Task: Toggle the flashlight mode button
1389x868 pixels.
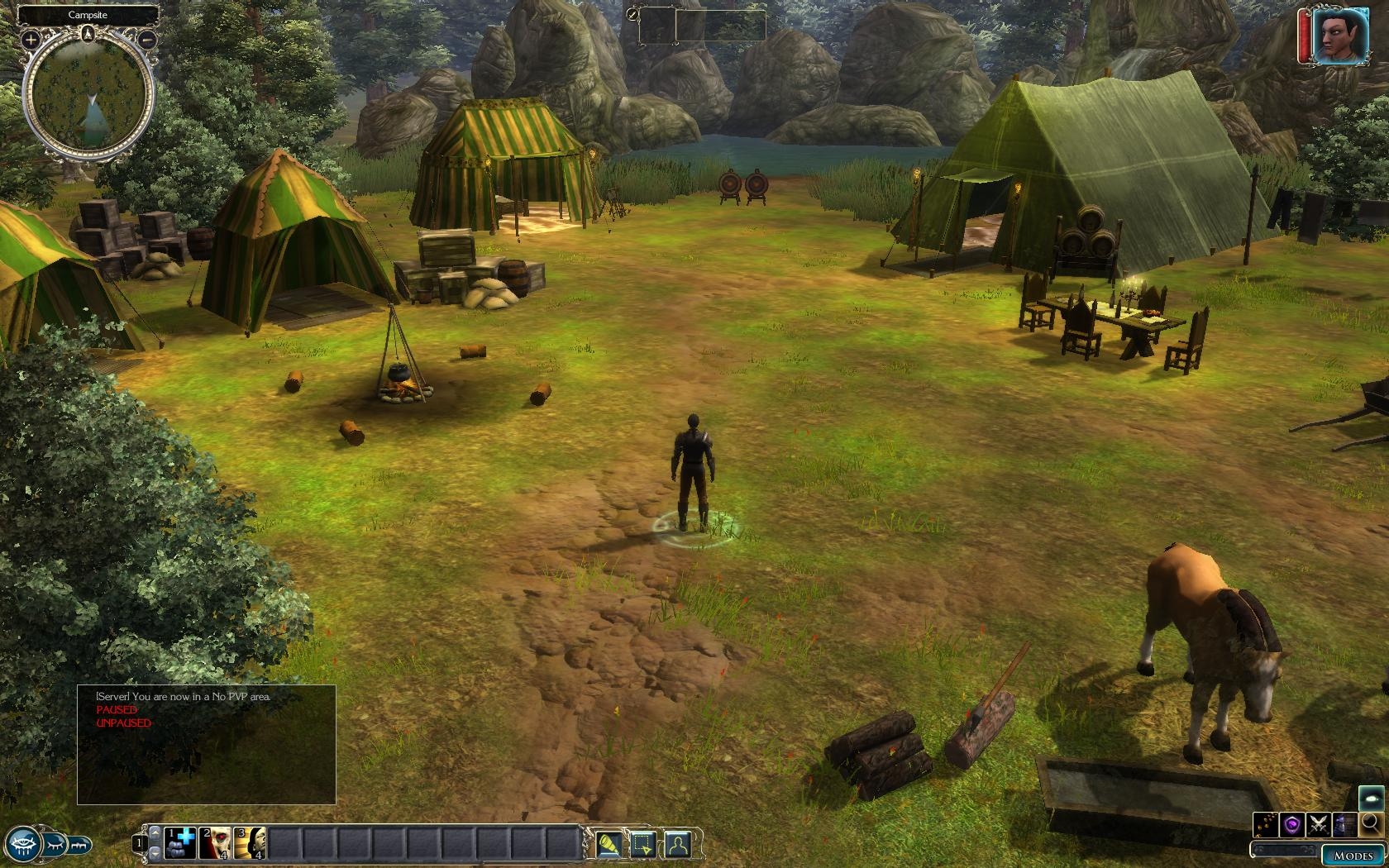Action: point(609,844)
